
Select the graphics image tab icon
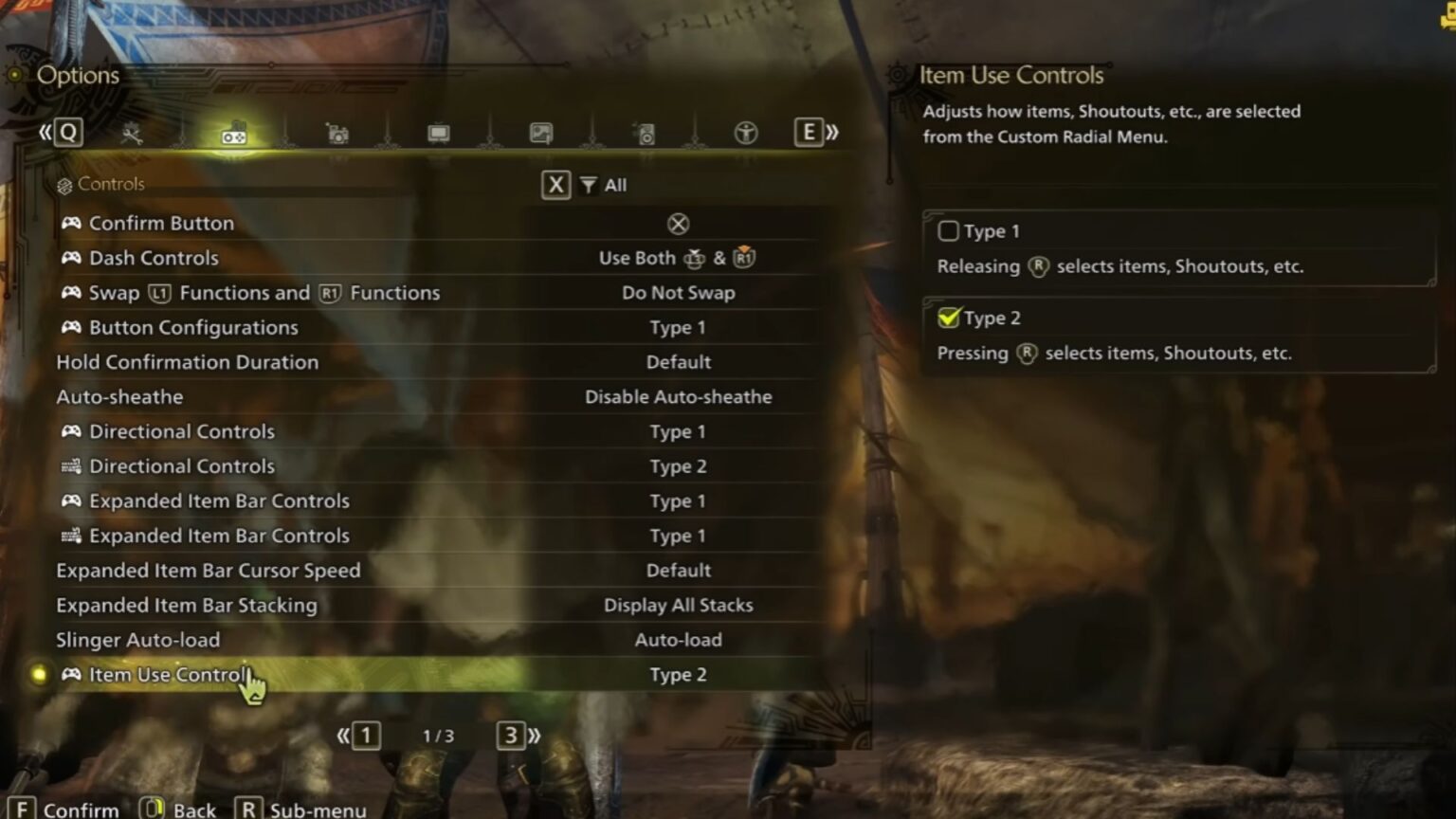[x=540, y=134]
